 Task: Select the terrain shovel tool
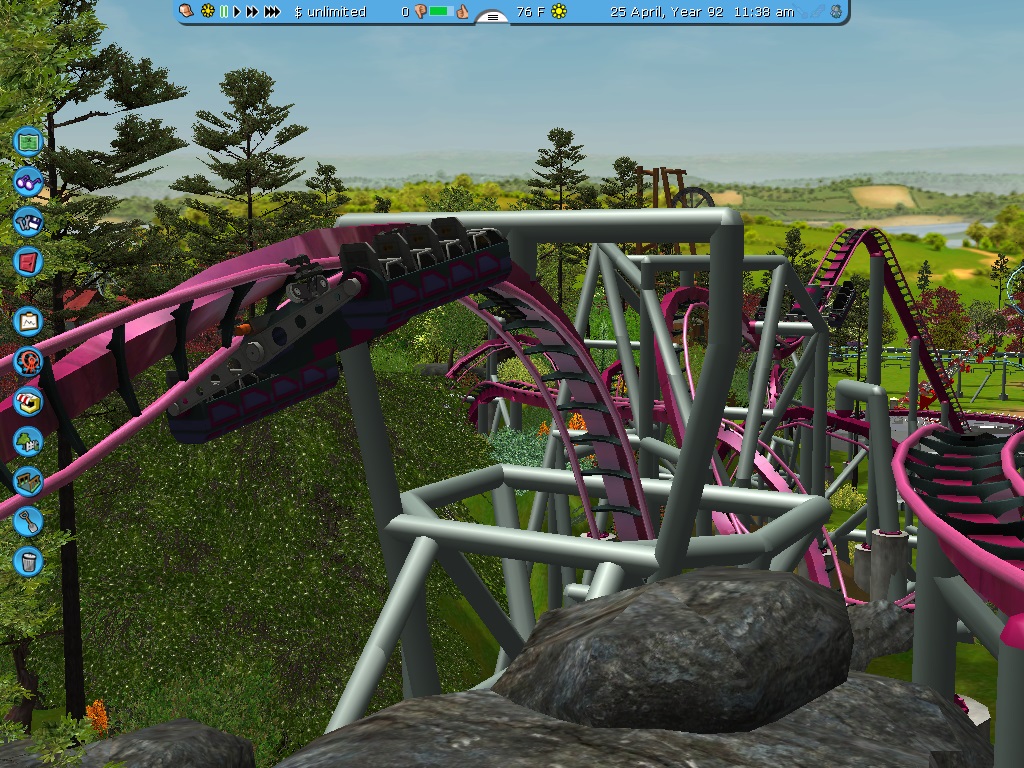click(28, 521)
